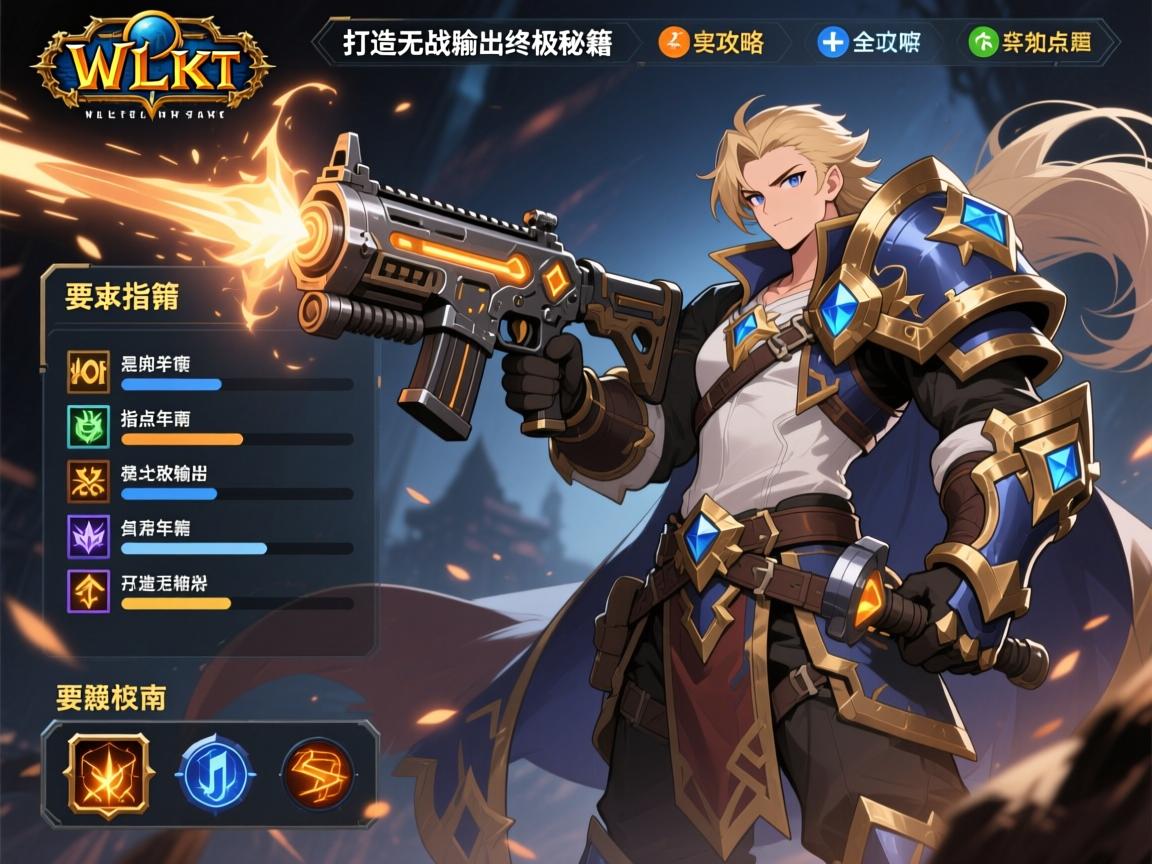Image resolution: width=1152 pixels, height=864 pixels.
Task: Select the orange crossed-swirl icon entry
Action: [88, 481]
